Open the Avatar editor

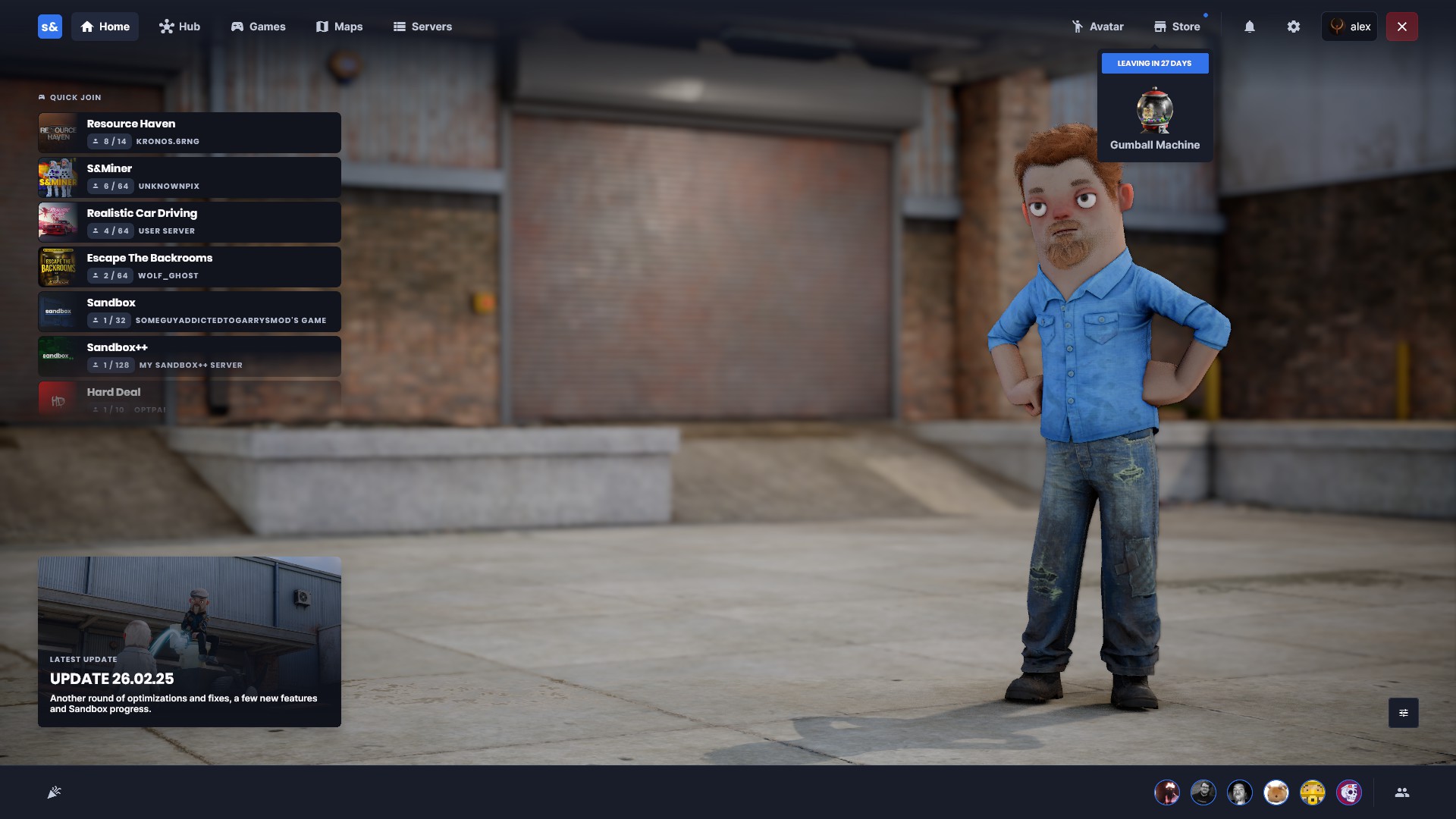pos(1097,27)
